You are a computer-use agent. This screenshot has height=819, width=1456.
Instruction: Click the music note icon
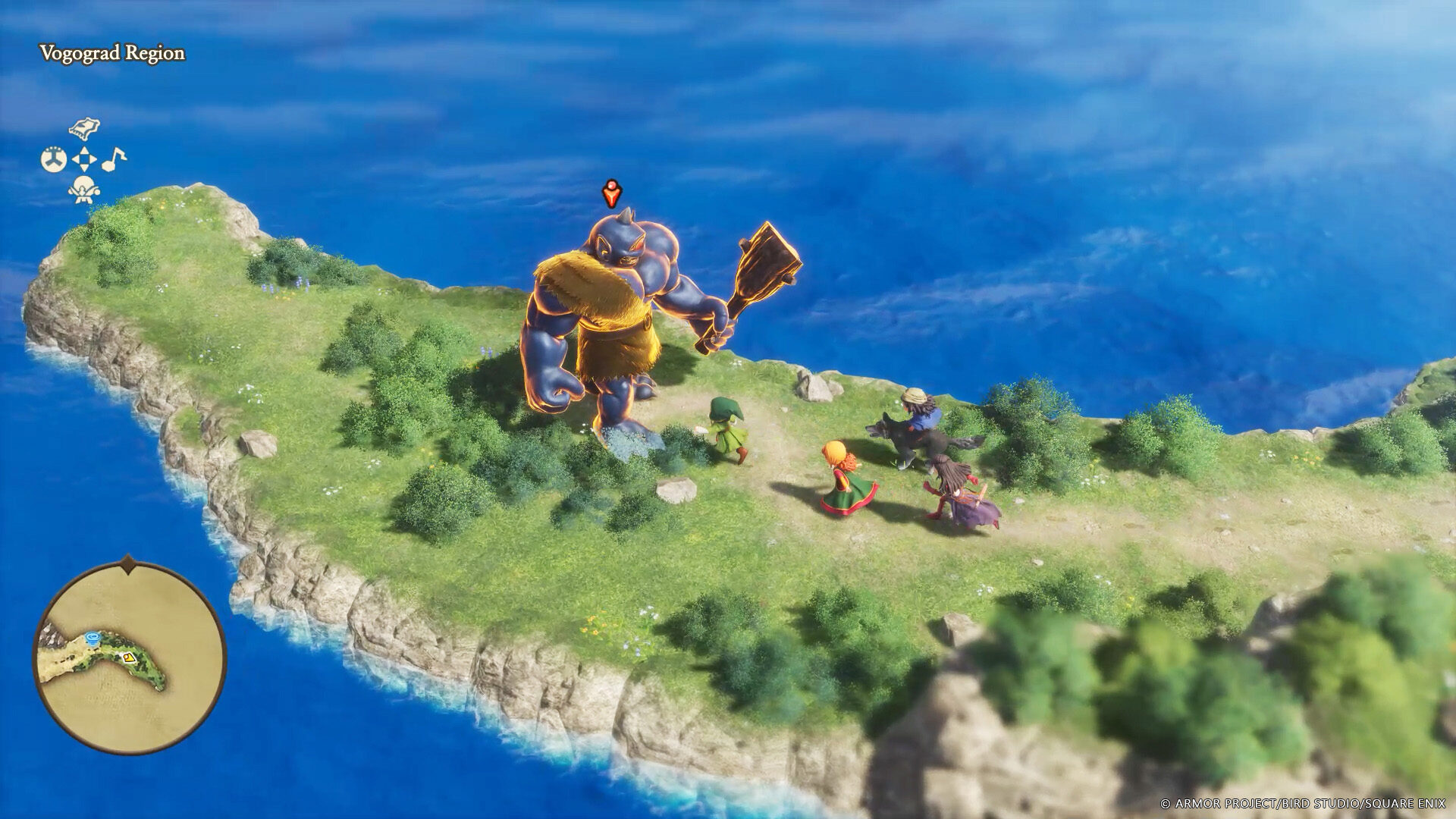114,159
